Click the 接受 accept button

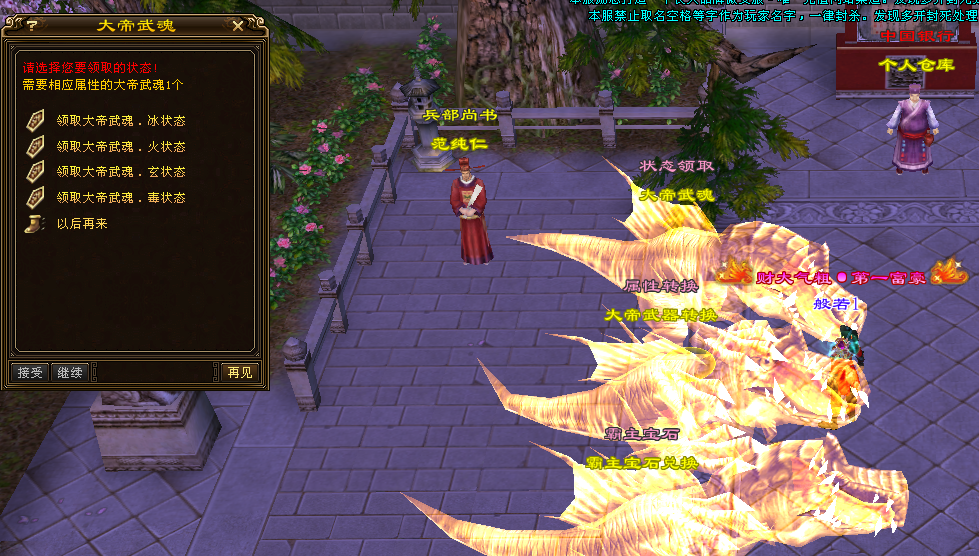[x=31, y=372]
